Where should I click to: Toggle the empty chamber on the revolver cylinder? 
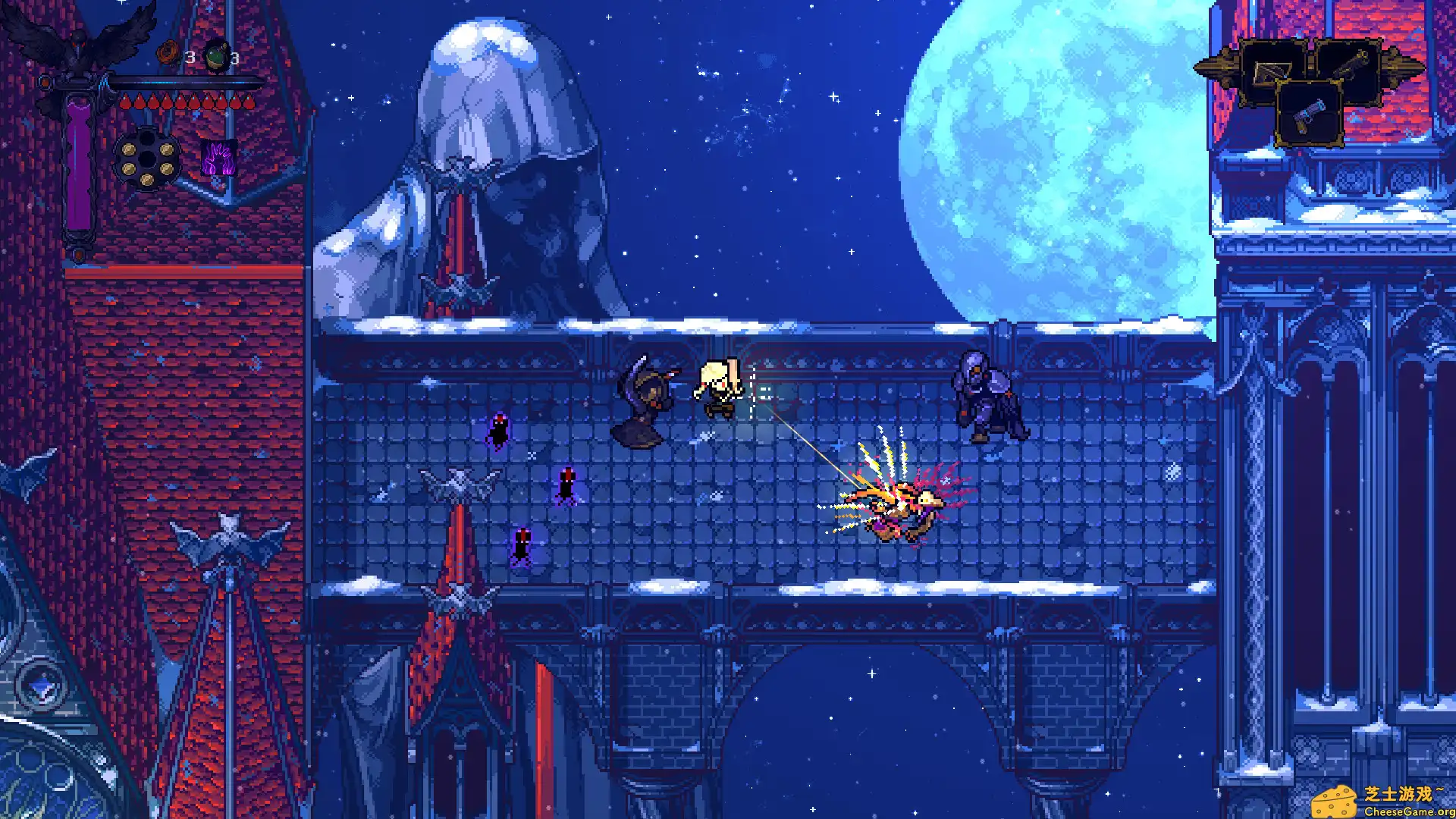[146, 140]
